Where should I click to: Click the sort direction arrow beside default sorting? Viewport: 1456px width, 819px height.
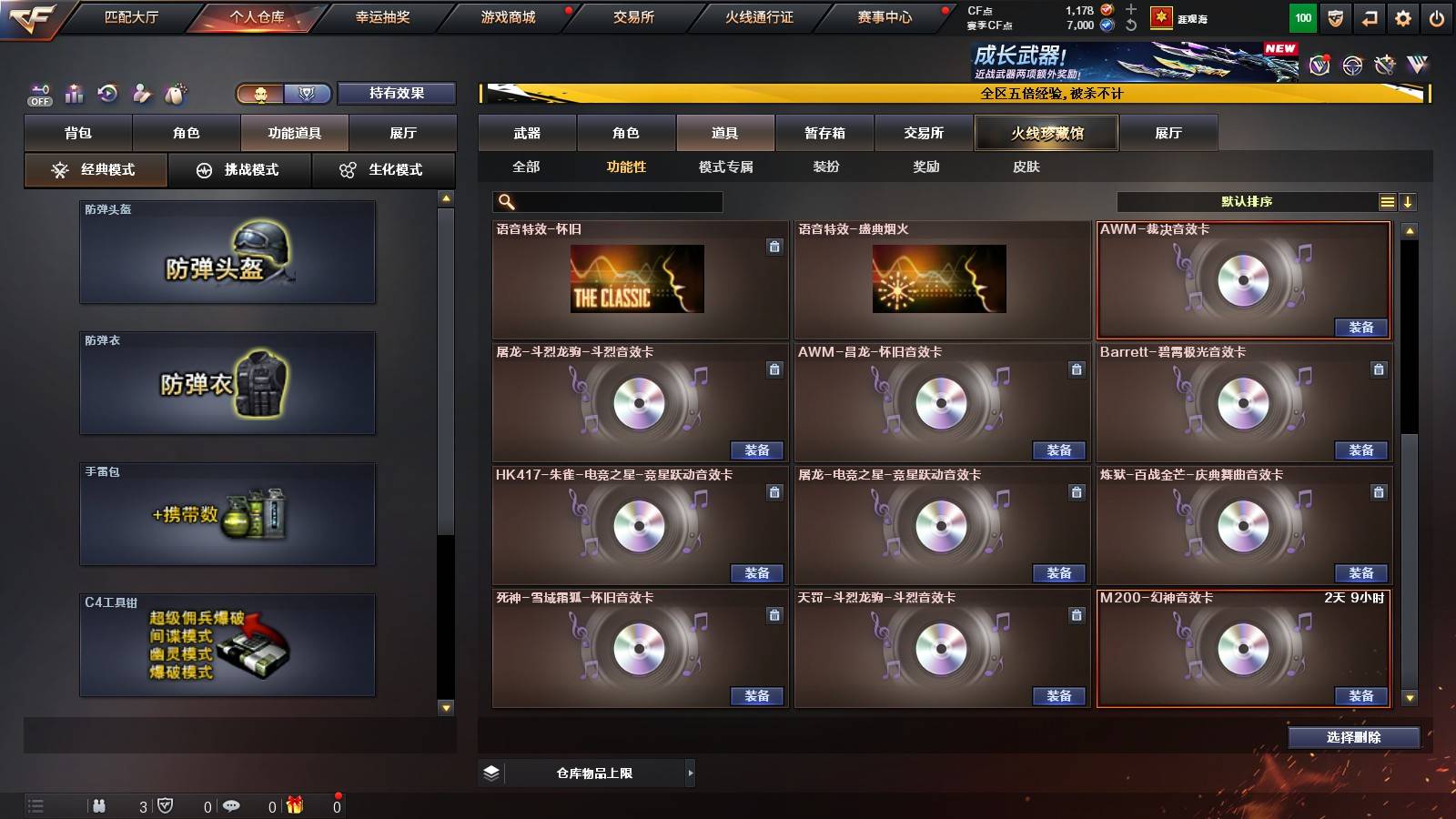[x=1410, y=201]
